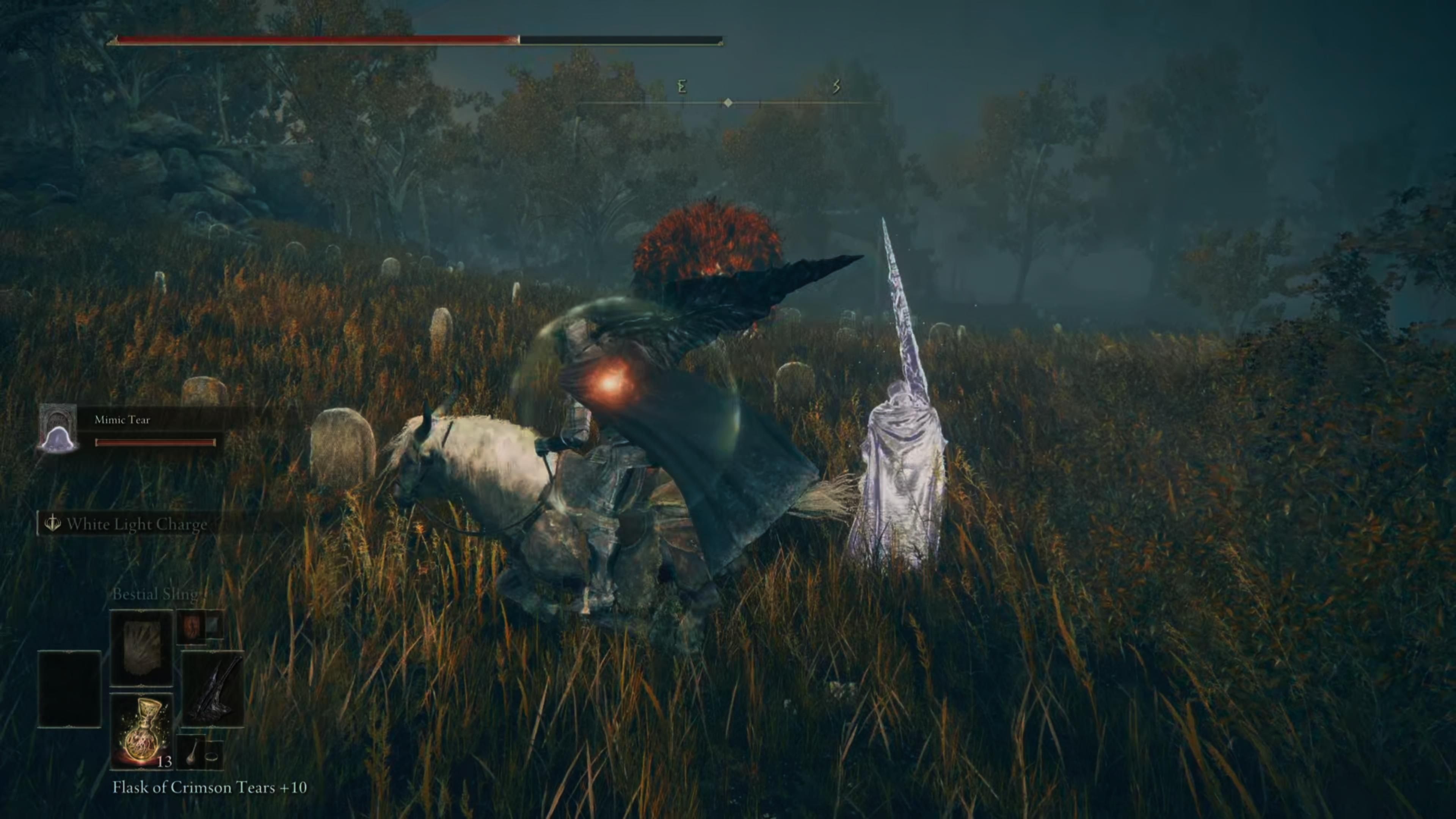Click the 13 flask count number

(165, 762)
